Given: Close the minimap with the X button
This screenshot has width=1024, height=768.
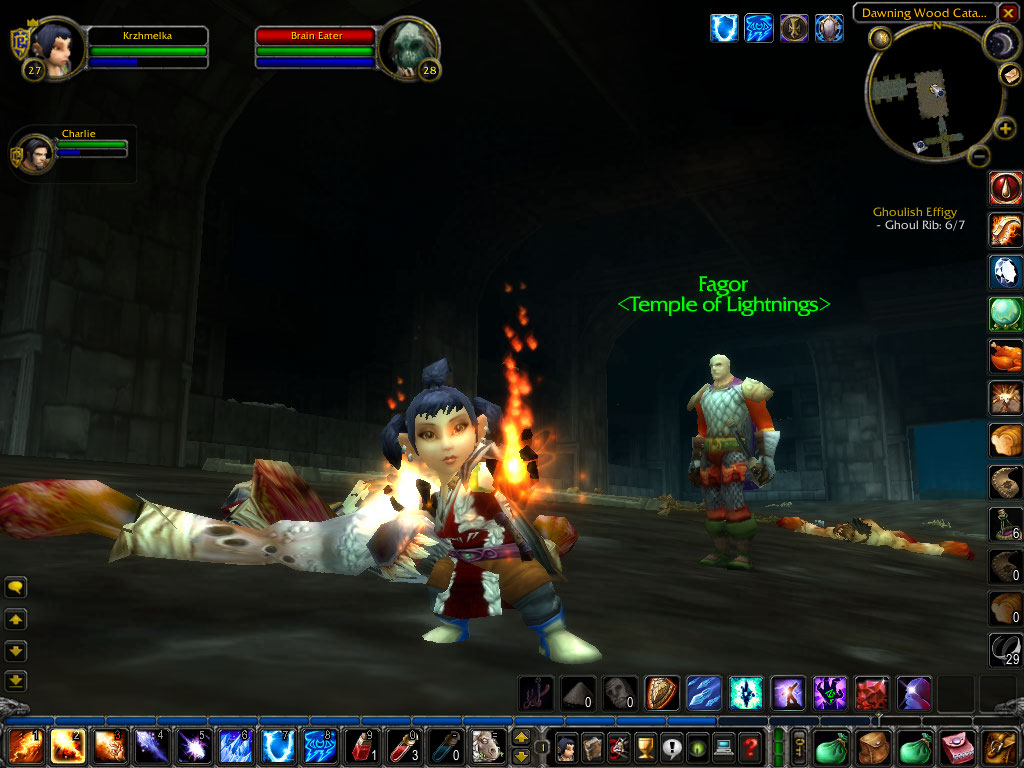Looking at the screenshot, I should pyautogui.click(x=1009, y=13).
